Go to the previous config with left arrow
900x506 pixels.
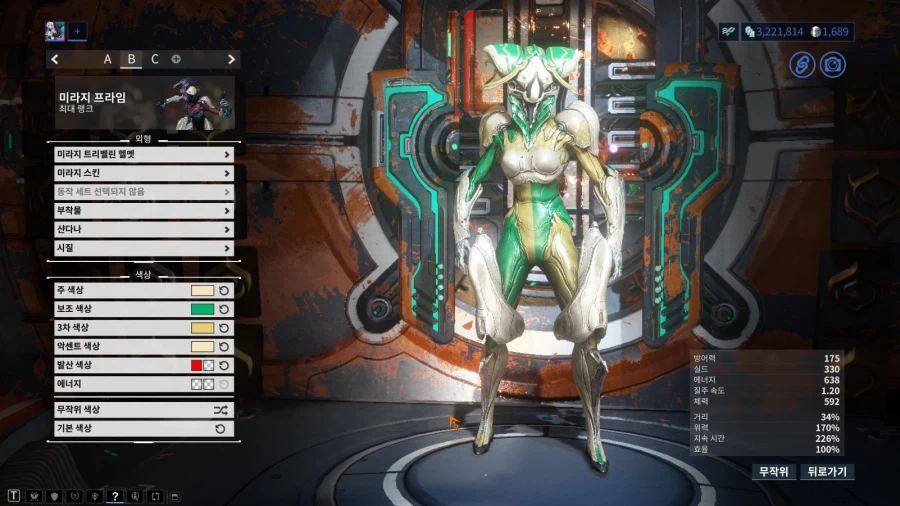(x=55, y=59)
